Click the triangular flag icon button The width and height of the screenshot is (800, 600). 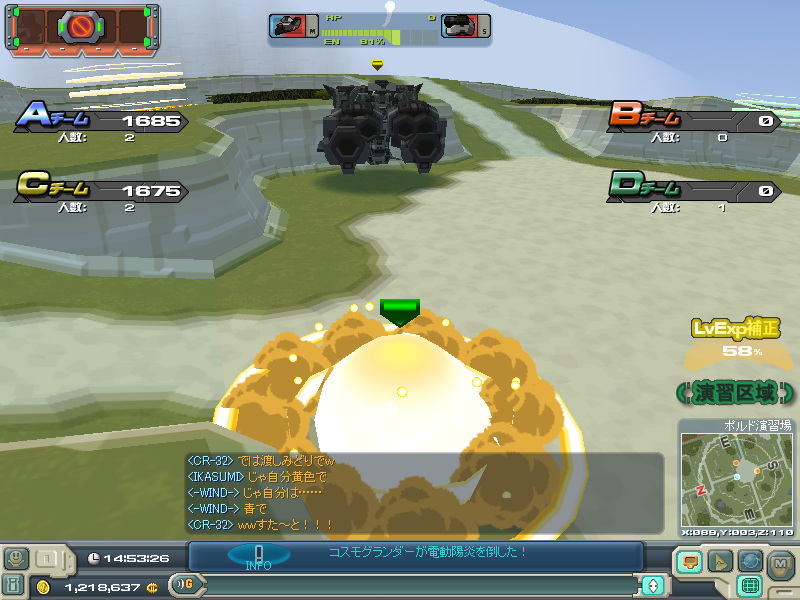[718, 562]
